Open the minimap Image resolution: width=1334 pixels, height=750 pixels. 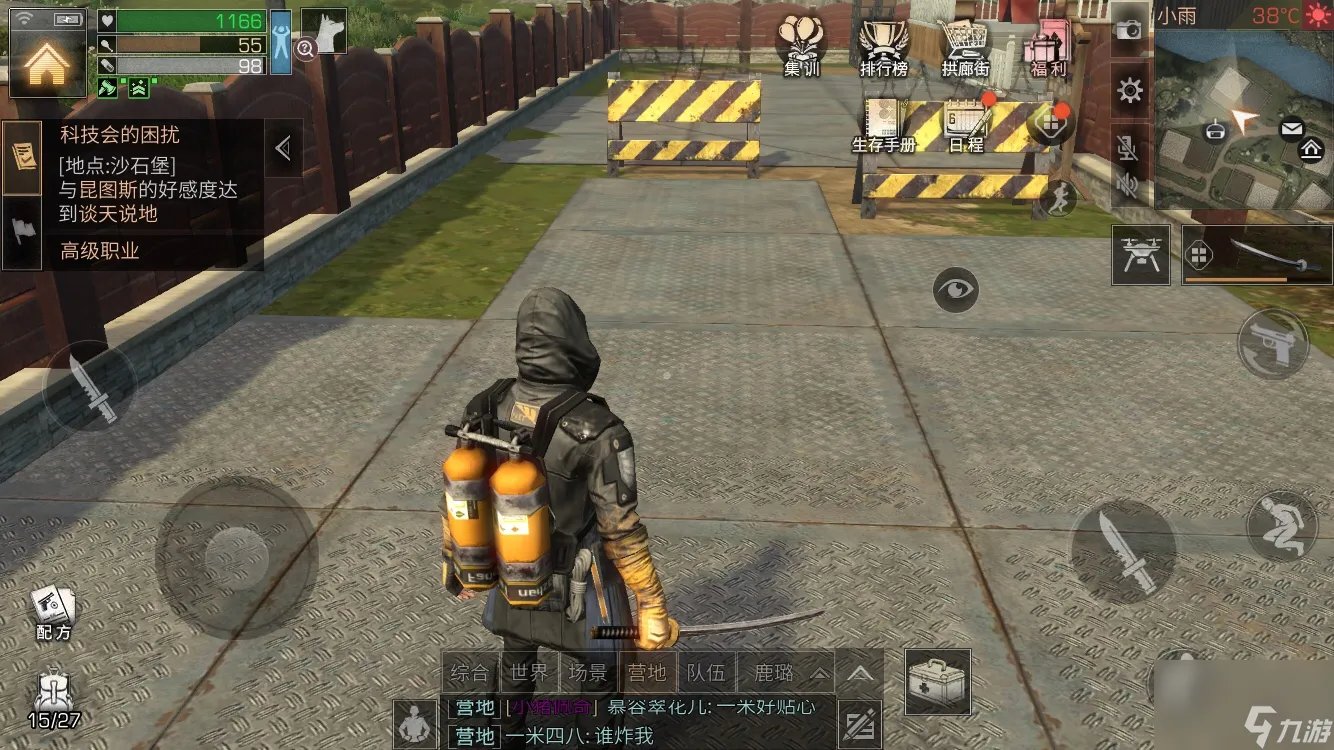1243,120
